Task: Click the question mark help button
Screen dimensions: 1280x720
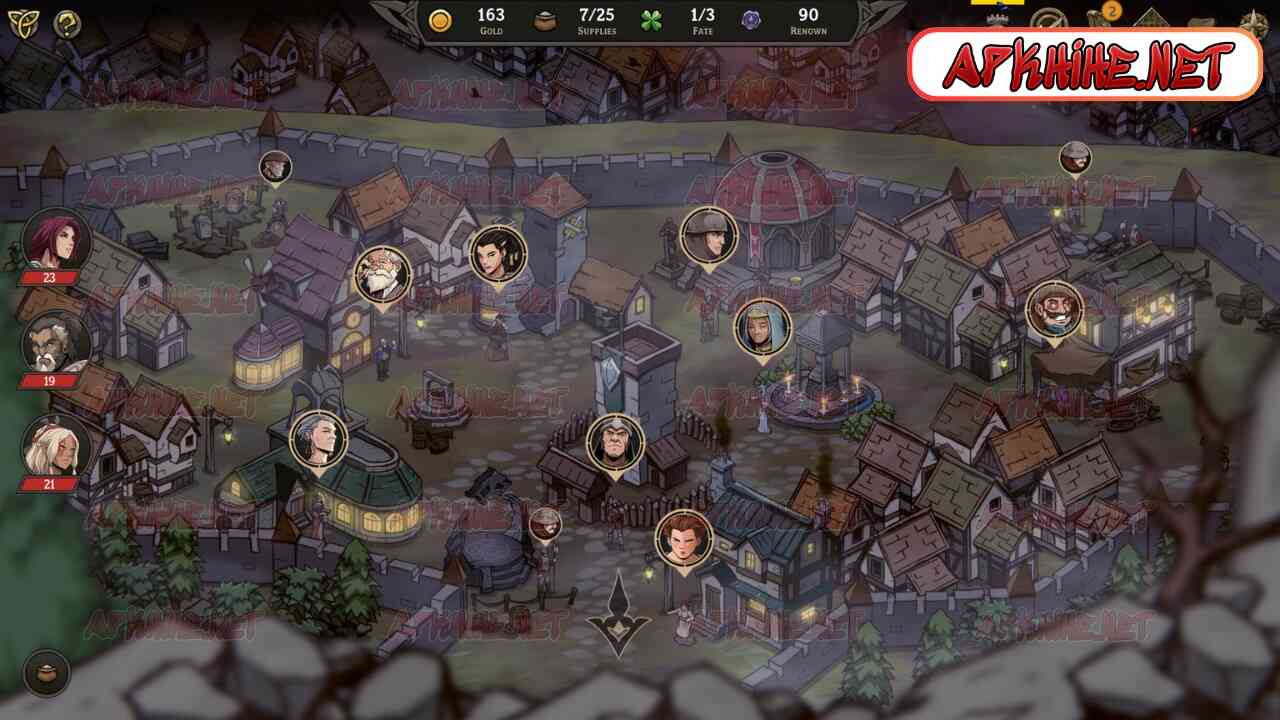Action: coord(67,24)
